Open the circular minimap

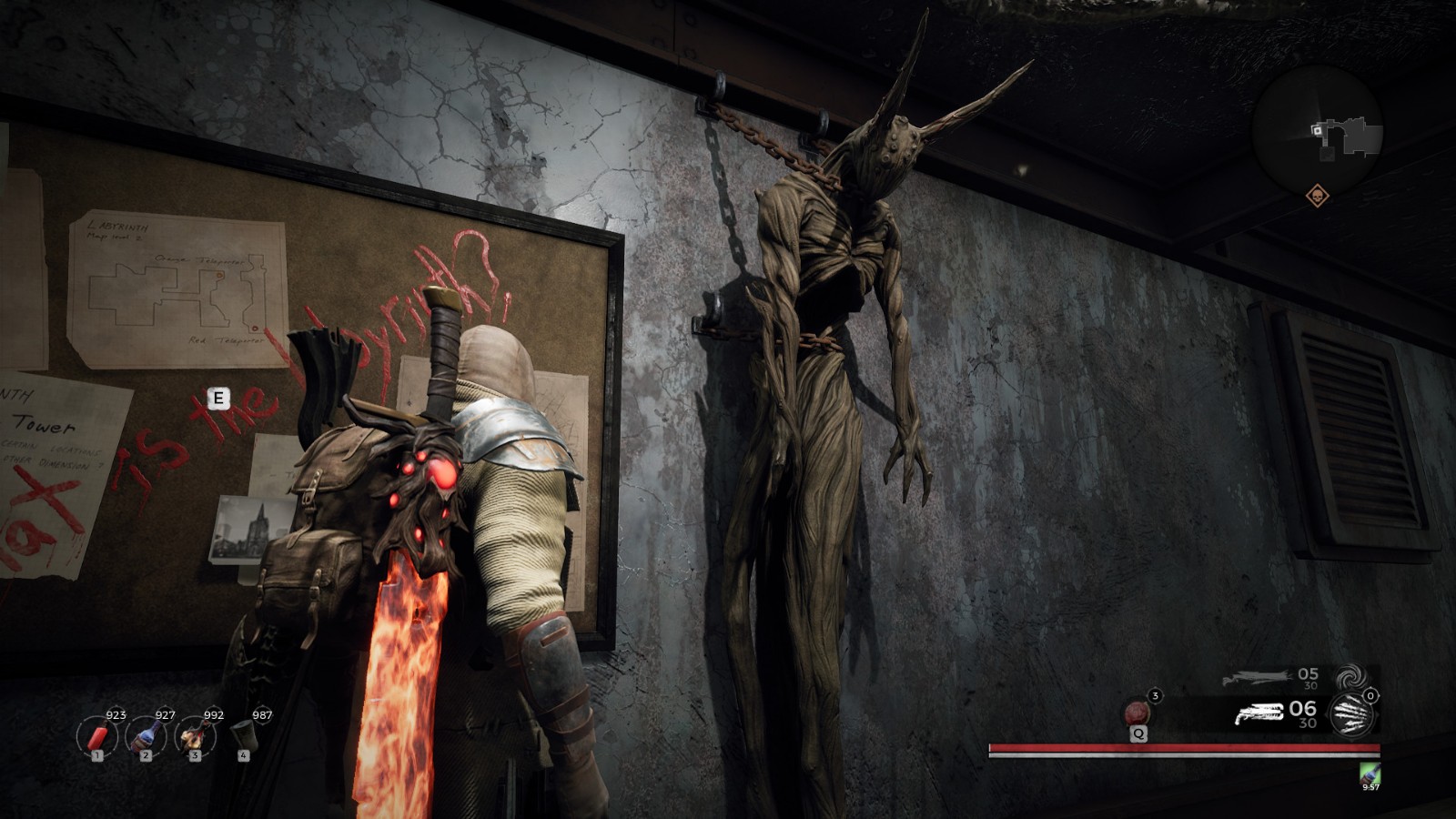(x=1317, y=129)
